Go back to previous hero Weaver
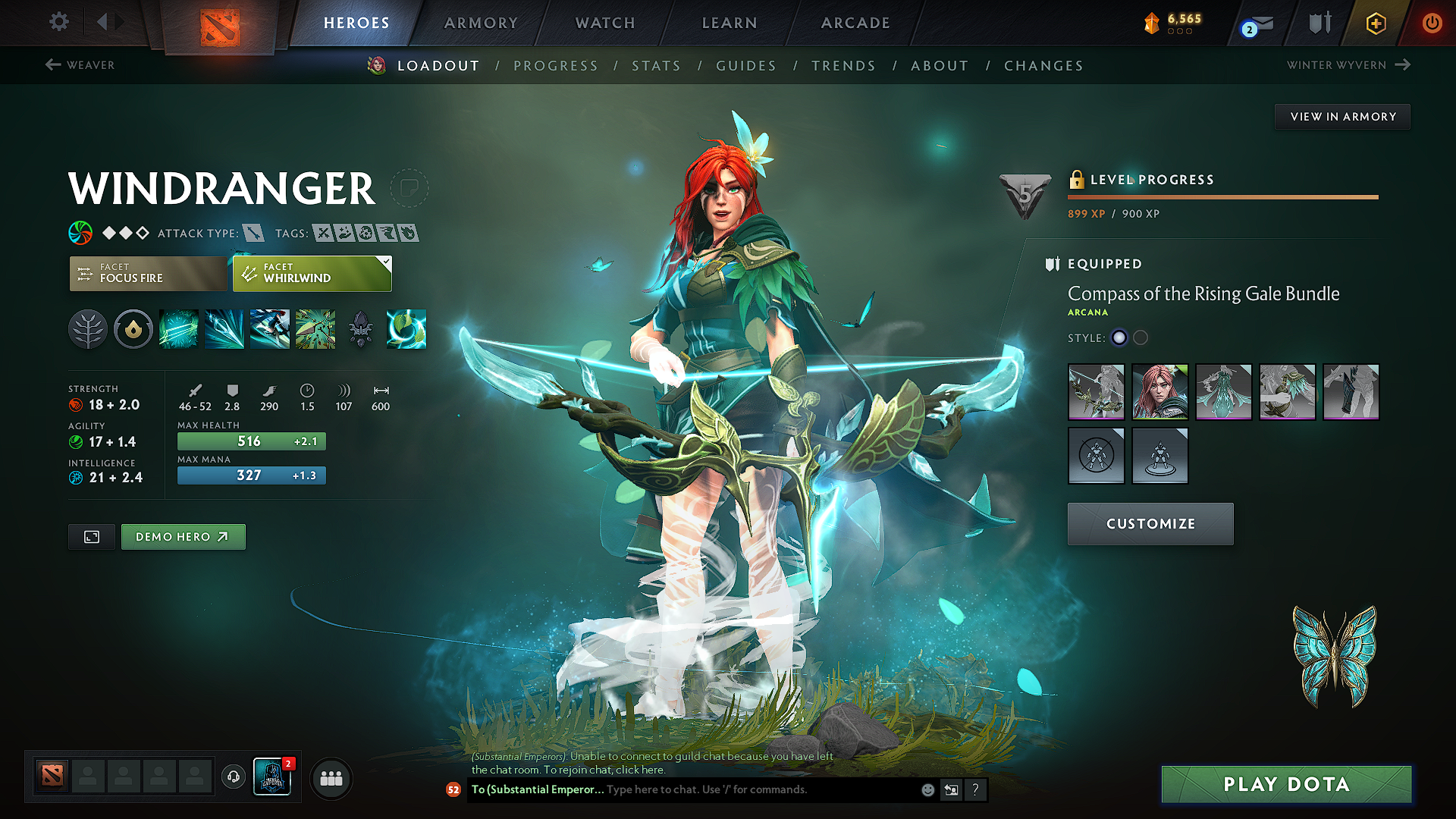The width and height of the screenshot is (1456, 819). [x=80, y=65]
